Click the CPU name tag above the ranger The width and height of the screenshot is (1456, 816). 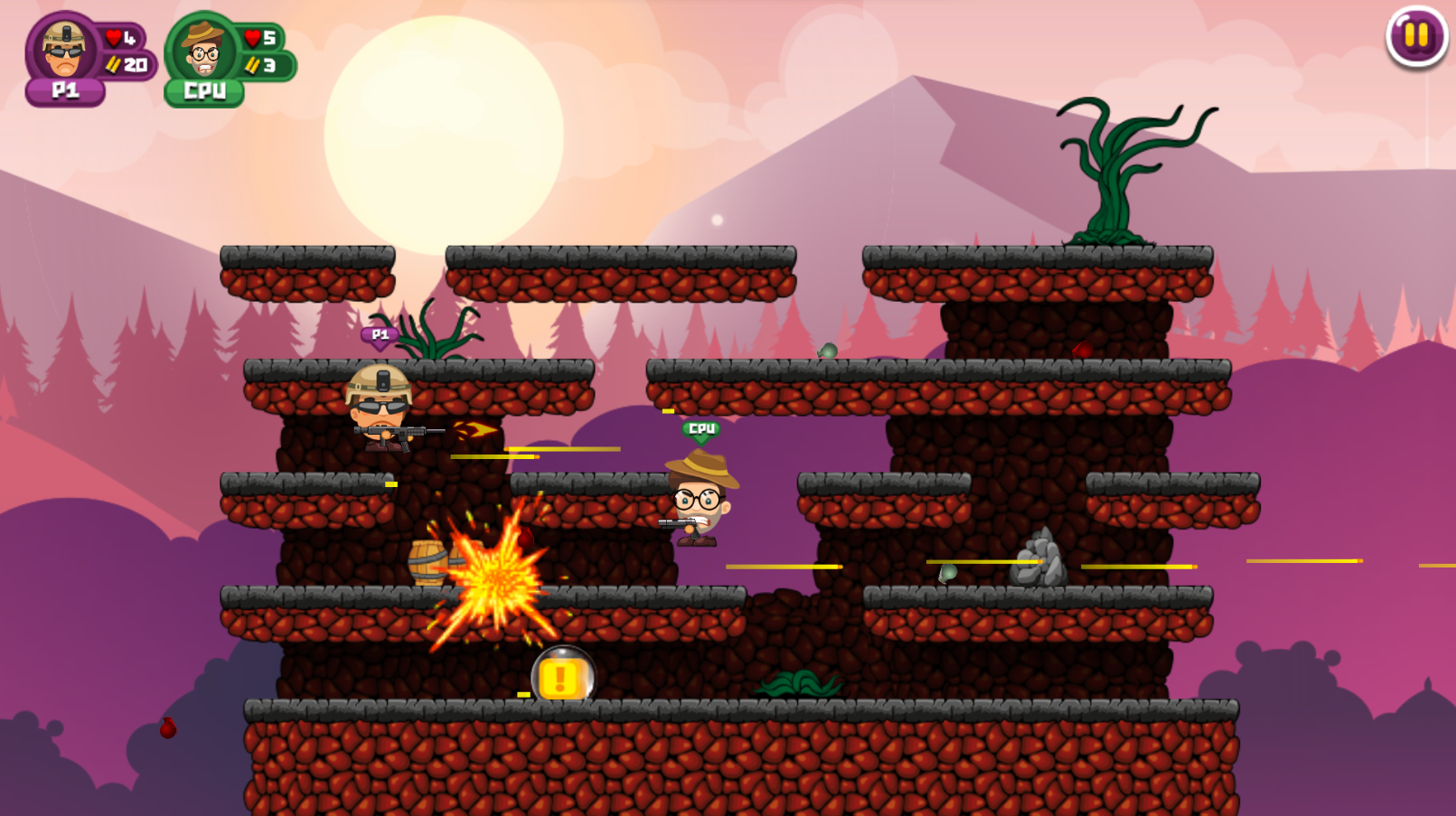pyautogui.click(x=700, y=427)
